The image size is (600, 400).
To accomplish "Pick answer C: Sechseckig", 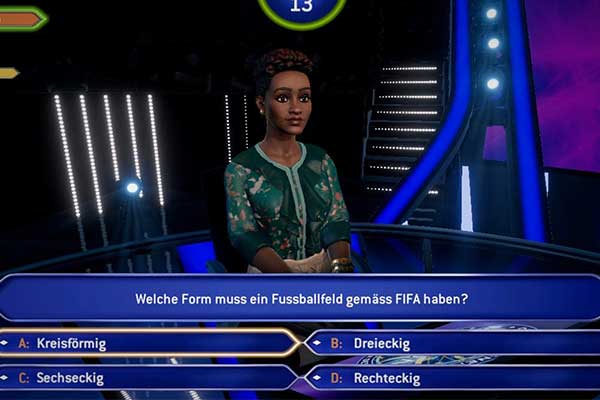I will point(150,378).
